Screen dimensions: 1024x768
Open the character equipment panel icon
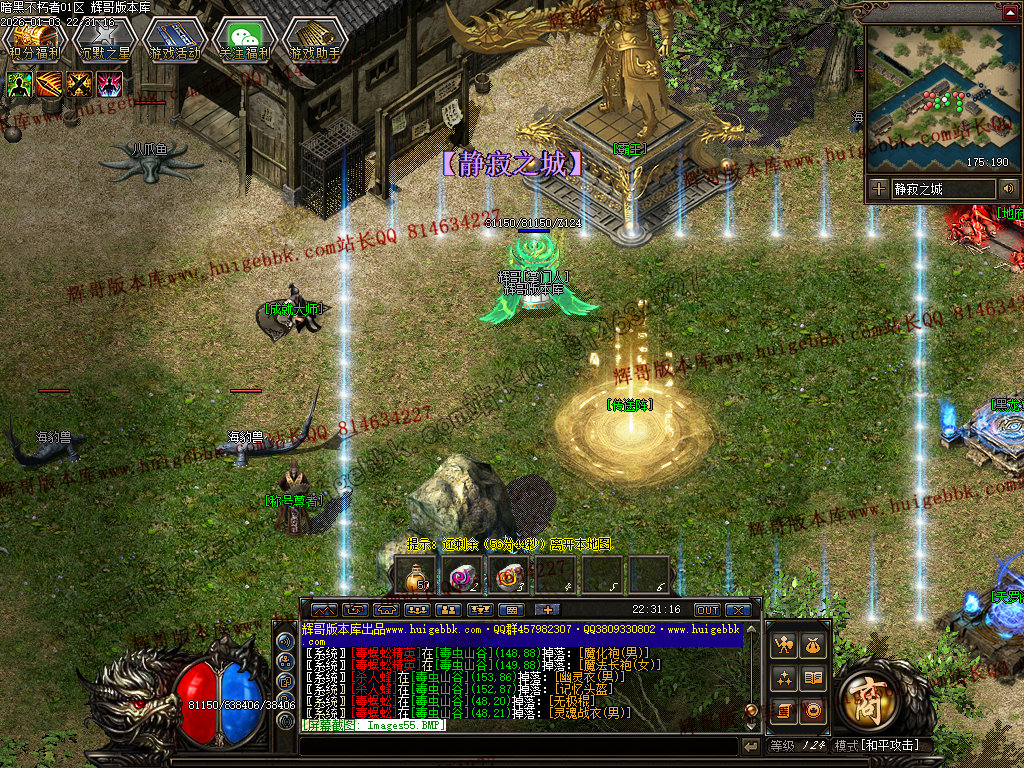pyautogui.click(x=785, y=647)
